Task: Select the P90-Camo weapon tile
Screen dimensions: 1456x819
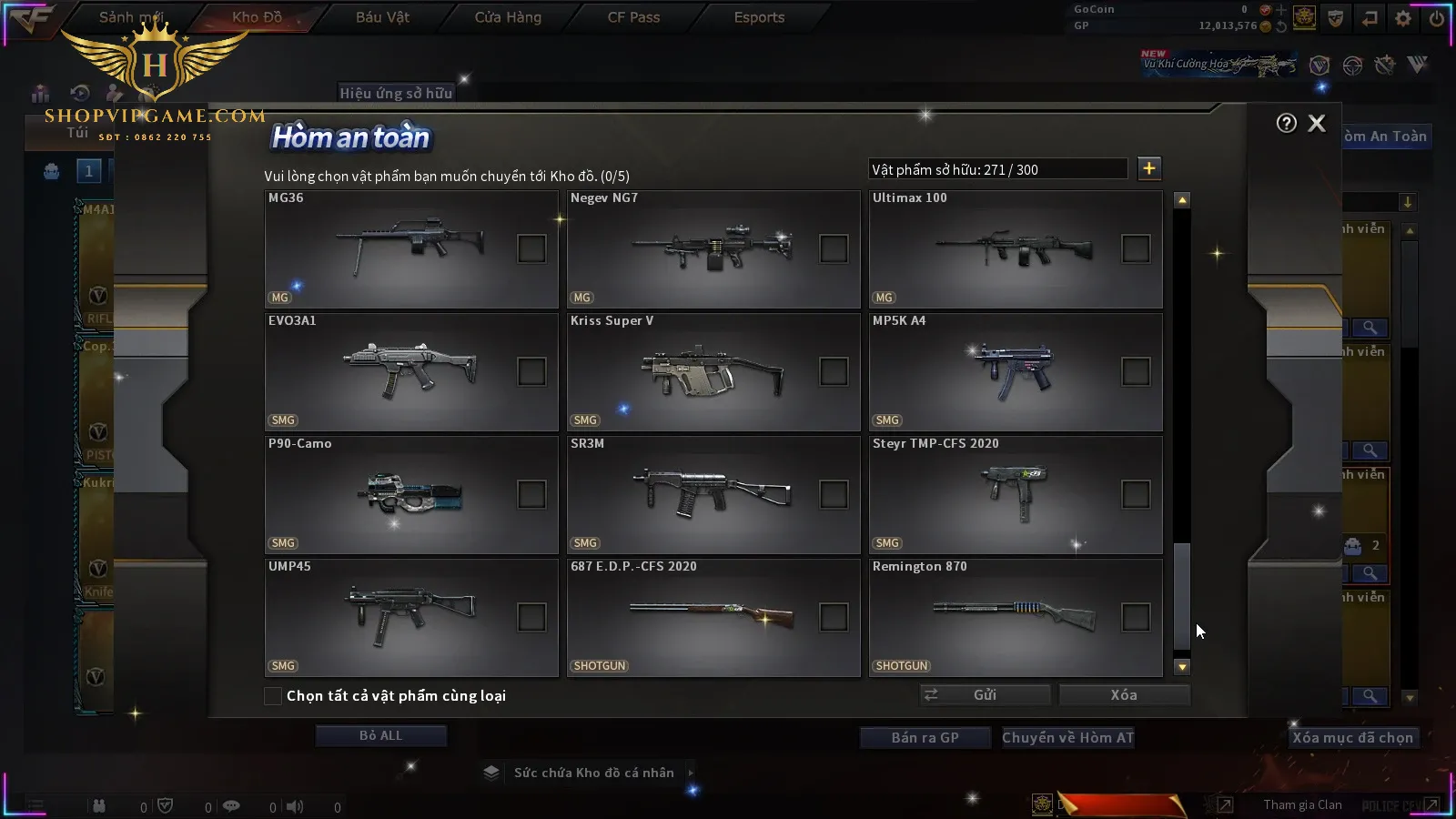Action: (400, 494)
